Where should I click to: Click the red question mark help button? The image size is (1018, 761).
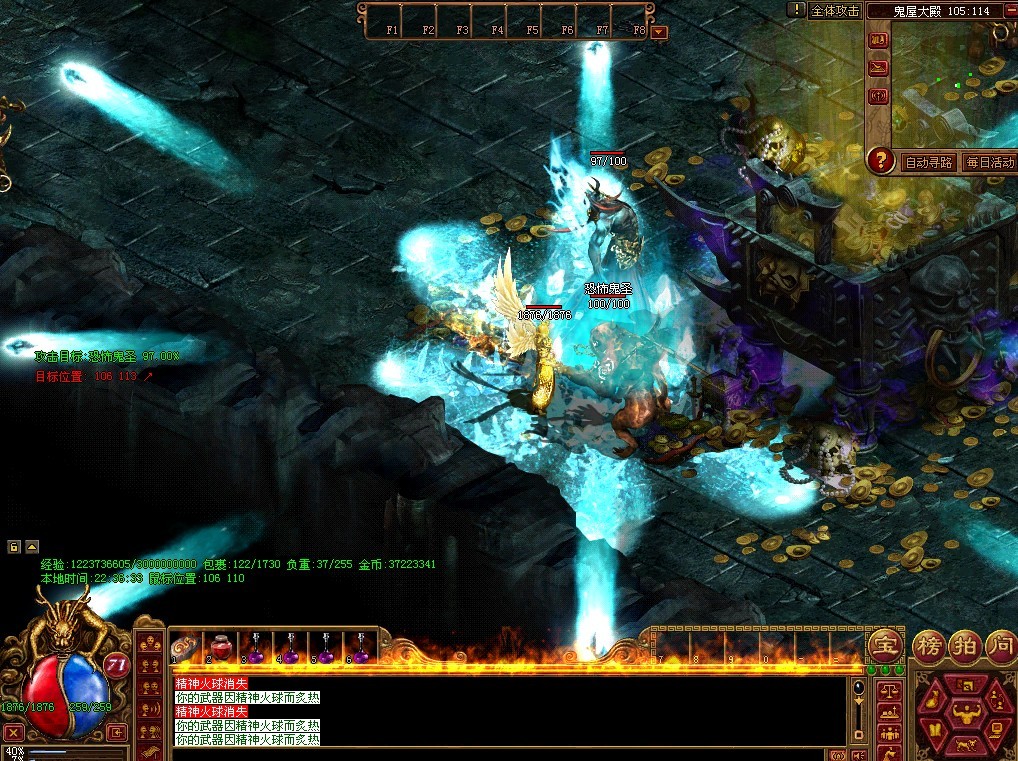(880, 160)
